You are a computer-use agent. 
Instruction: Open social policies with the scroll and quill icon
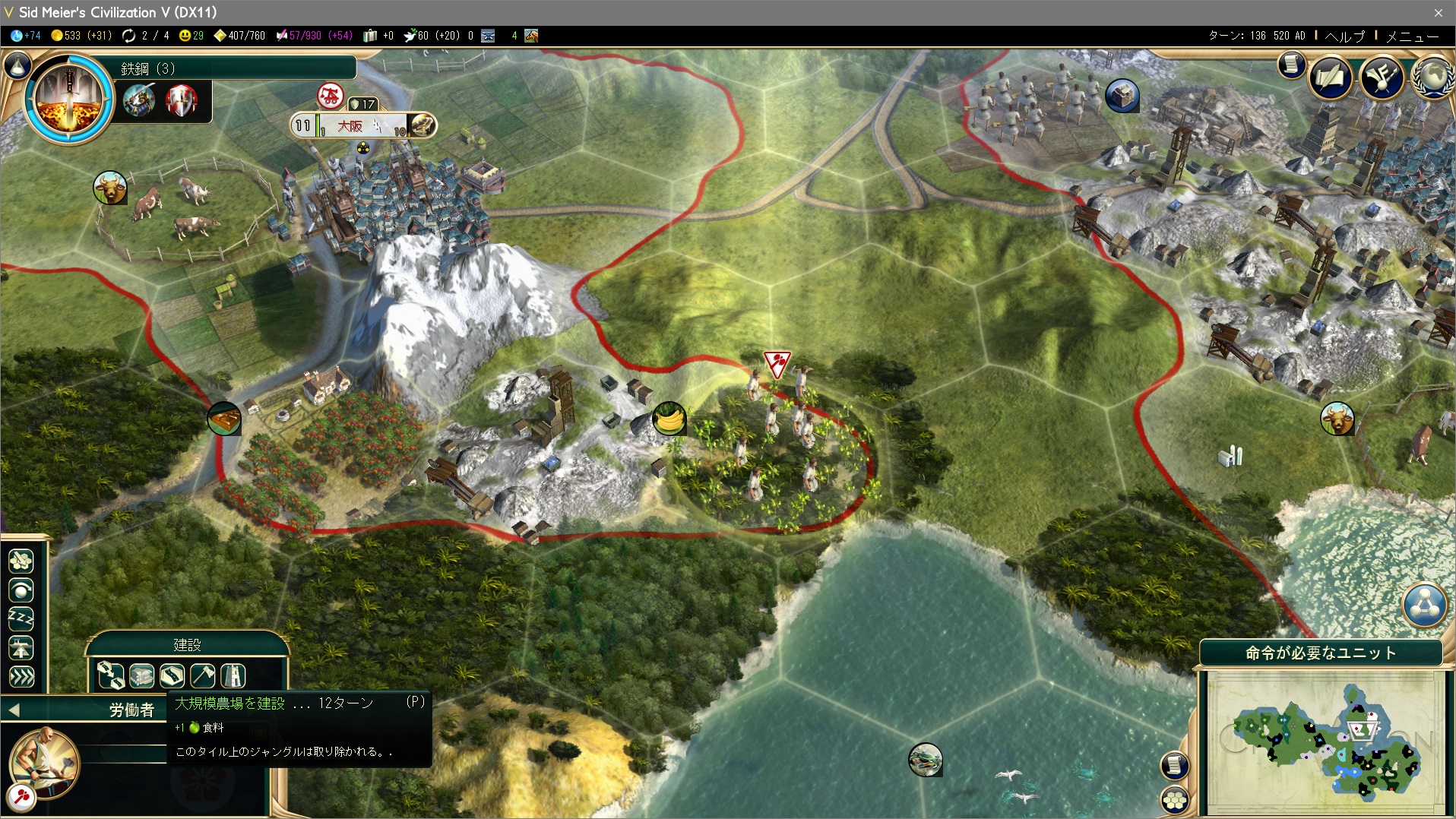coord(1331,77)
